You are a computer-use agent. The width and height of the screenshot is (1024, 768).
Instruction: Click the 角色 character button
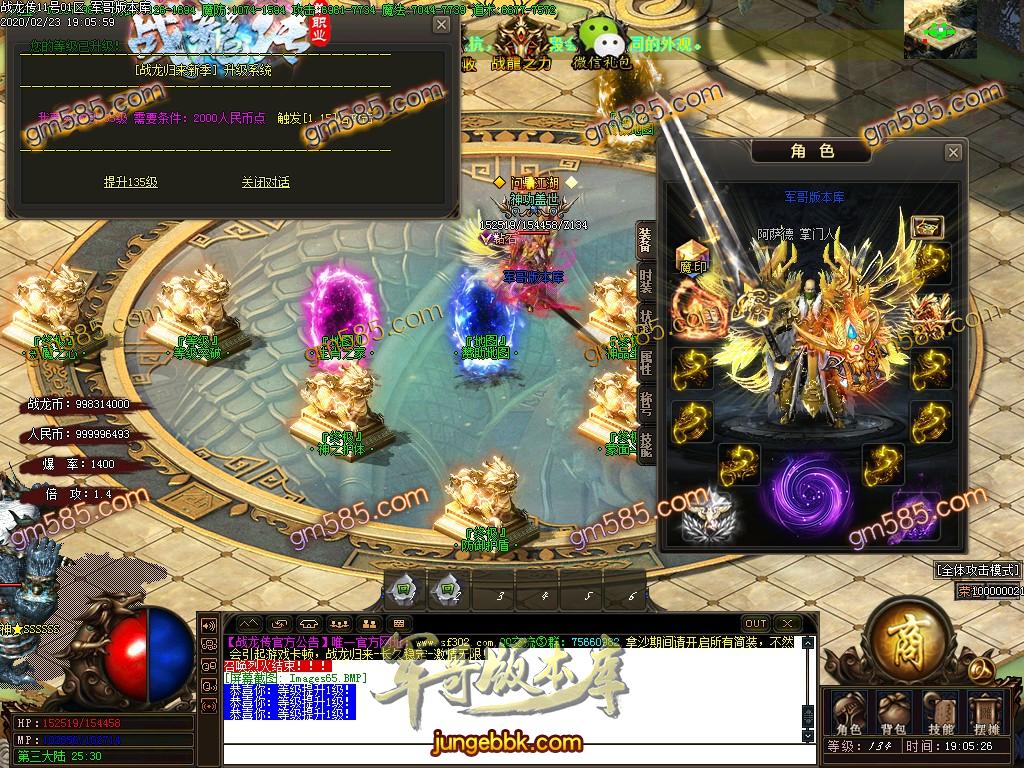pos(847,713)
